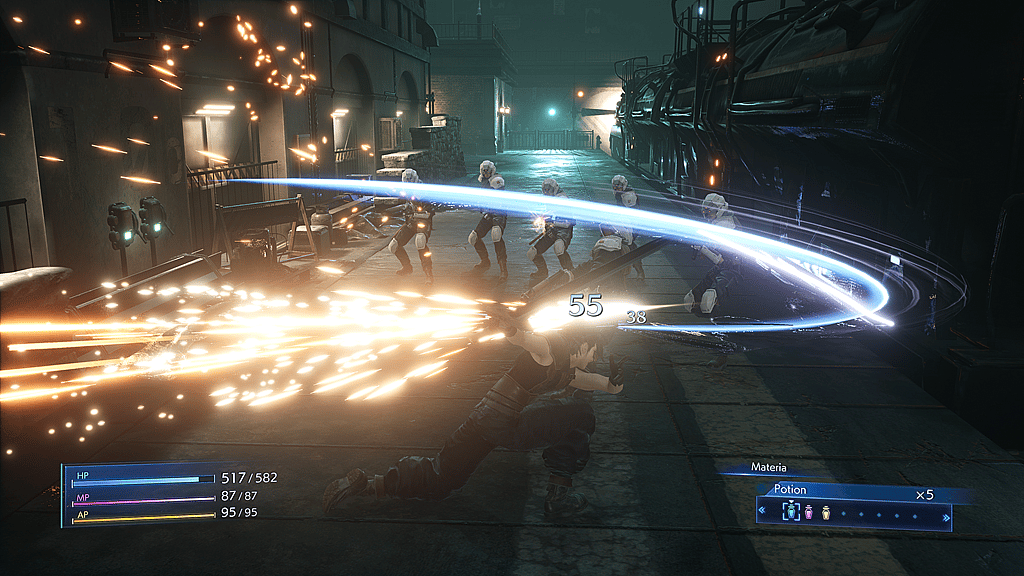Cycle items with the left double-arrow
The image size is (1024, 576).
762,513
